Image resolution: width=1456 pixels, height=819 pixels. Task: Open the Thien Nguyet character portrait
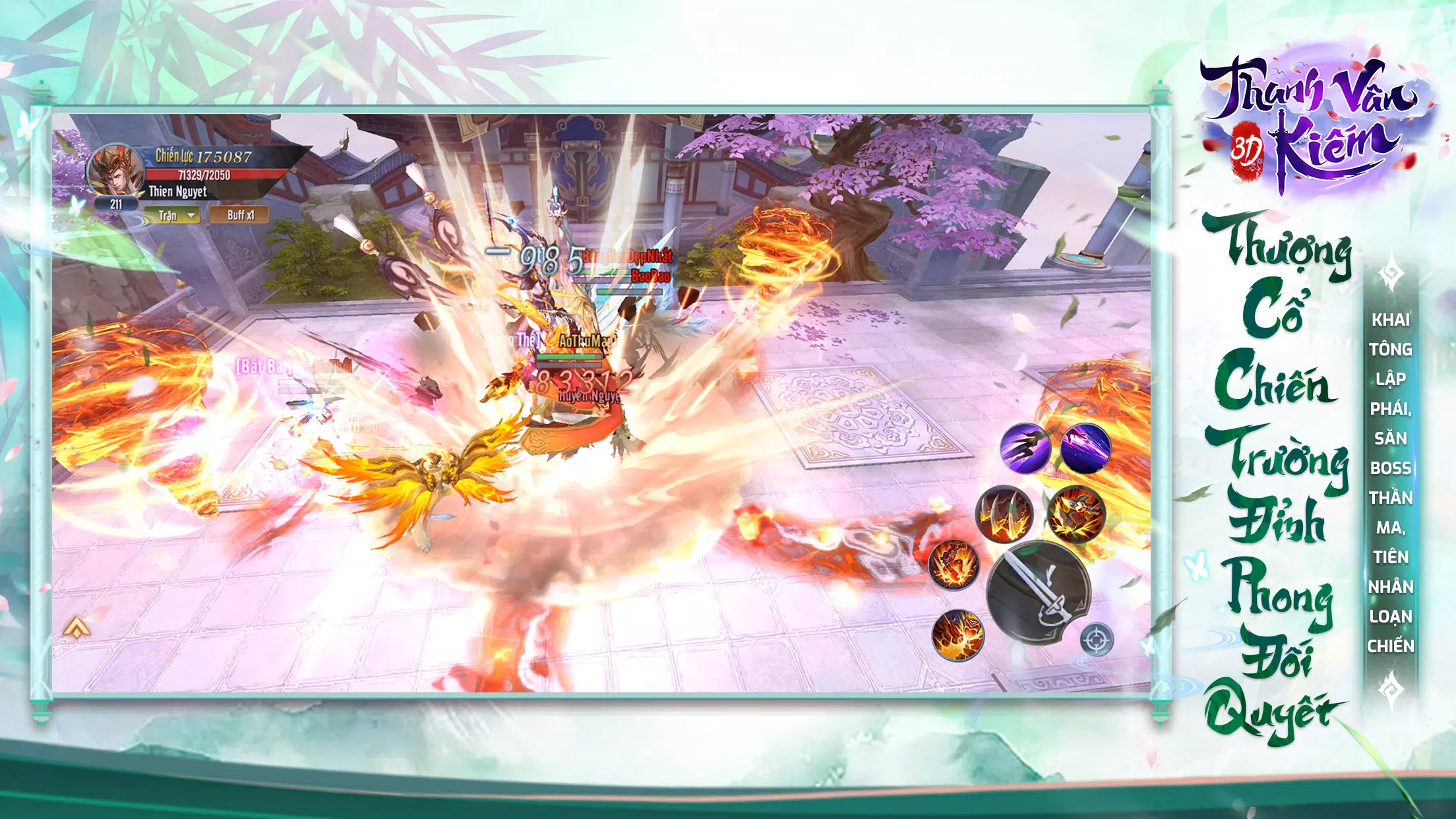[117, 171]
